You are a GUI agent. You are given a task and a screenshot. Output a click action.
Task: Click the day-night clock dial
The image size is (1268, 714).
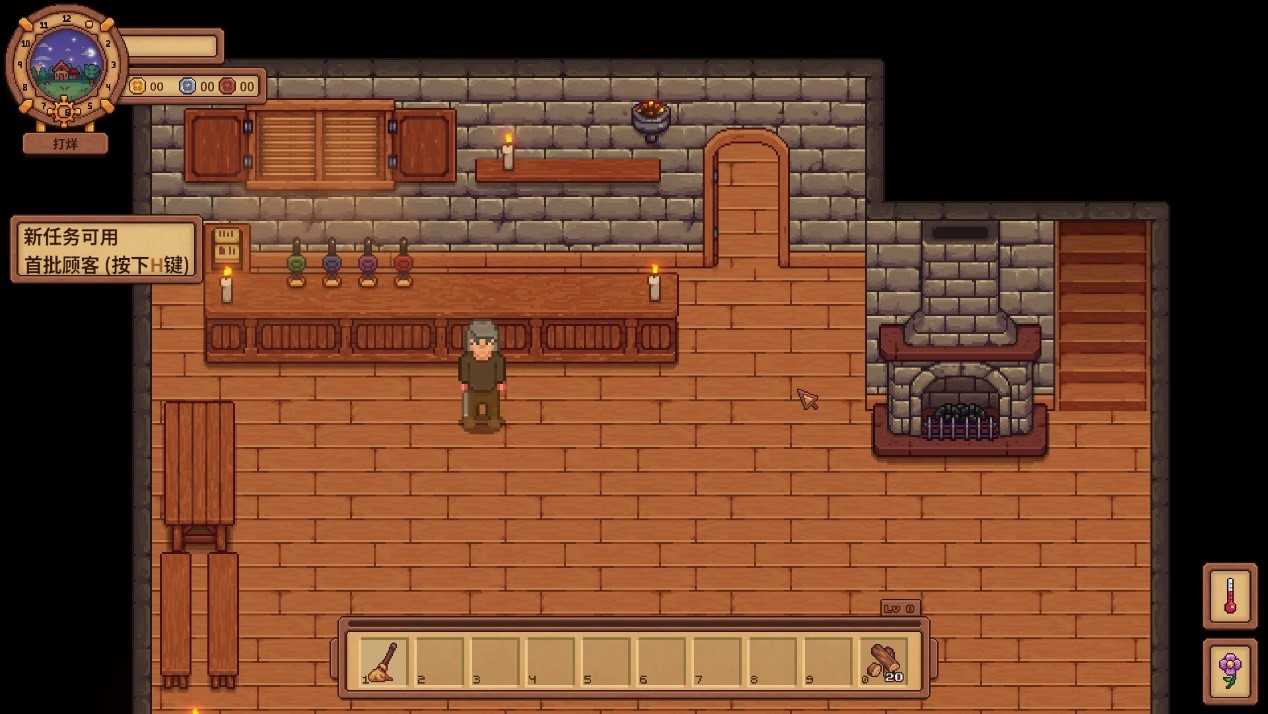click(x=66, y=66)
